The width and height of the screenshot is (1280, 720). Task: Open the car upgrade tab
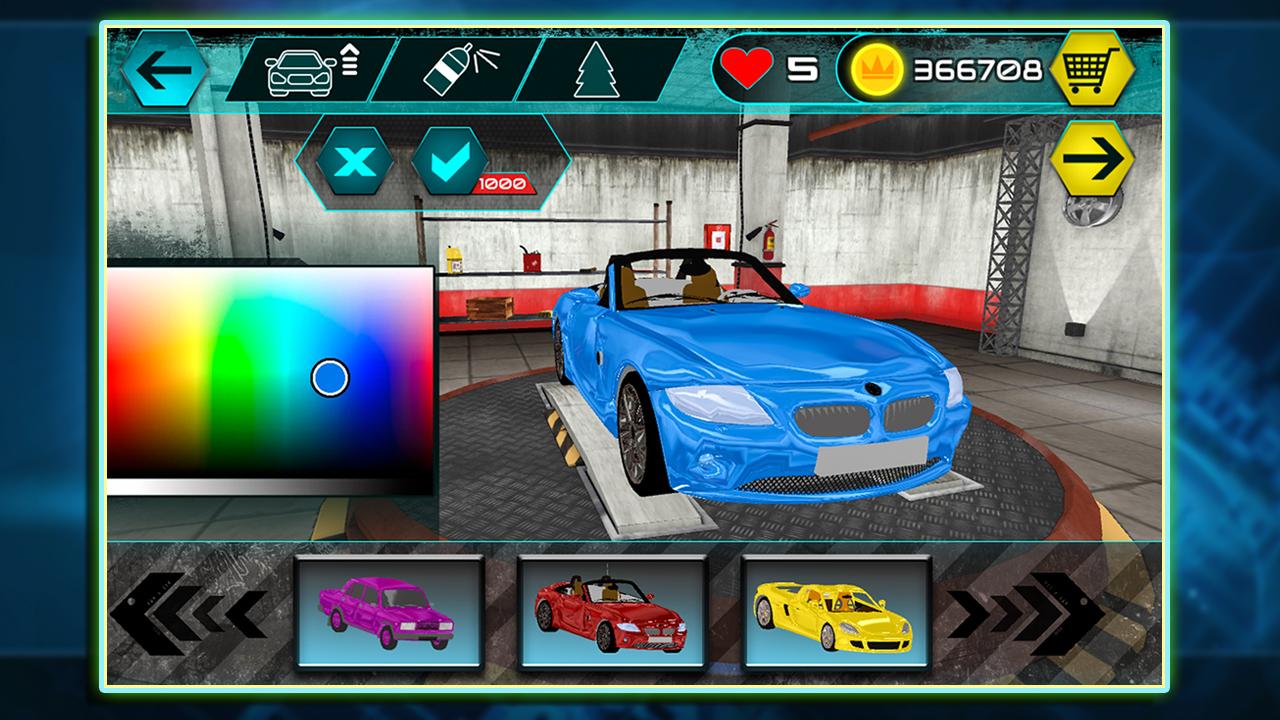pyautogui.click(x=310, y=69)
